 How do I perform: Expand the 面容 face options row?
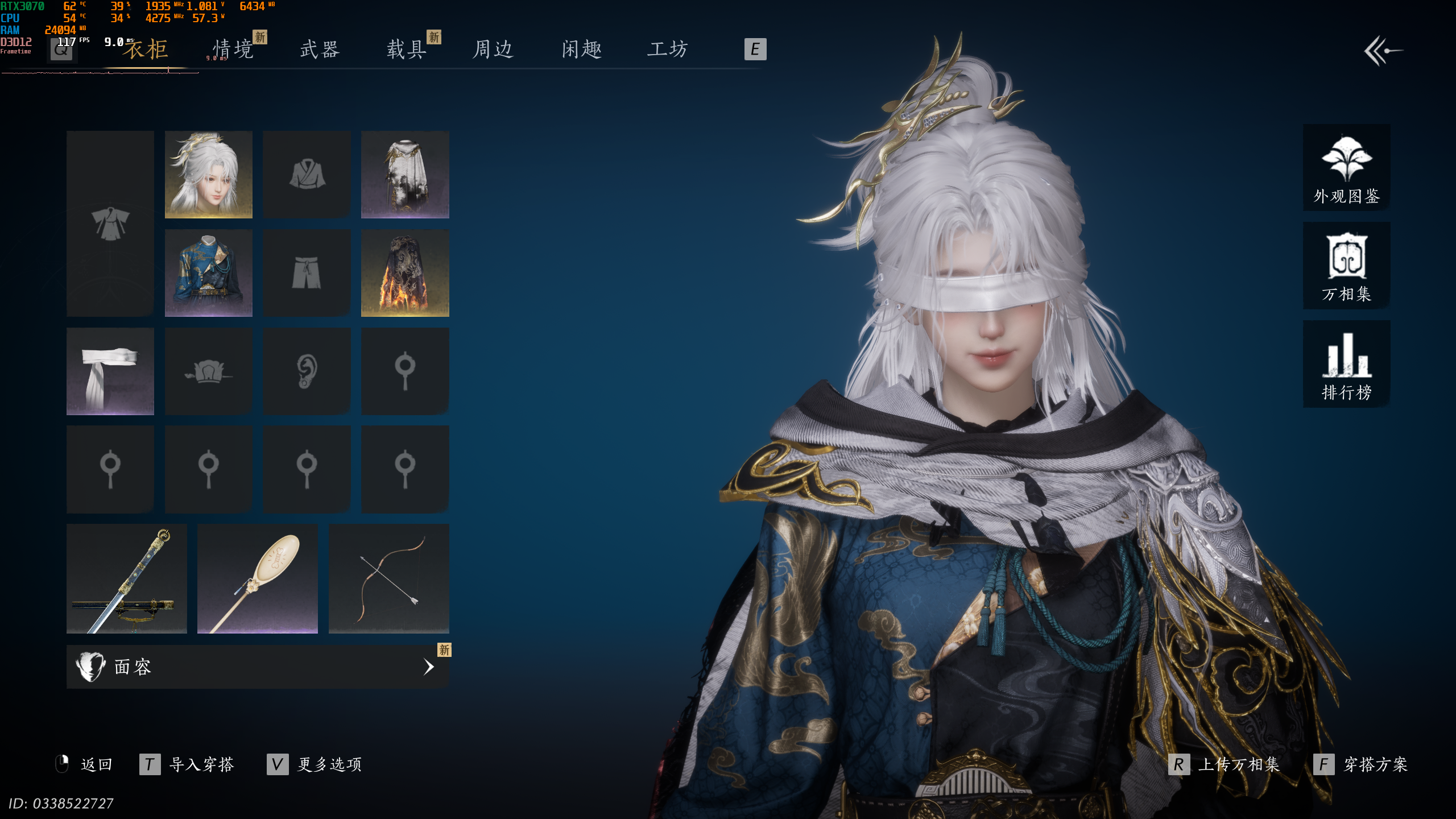257,667
